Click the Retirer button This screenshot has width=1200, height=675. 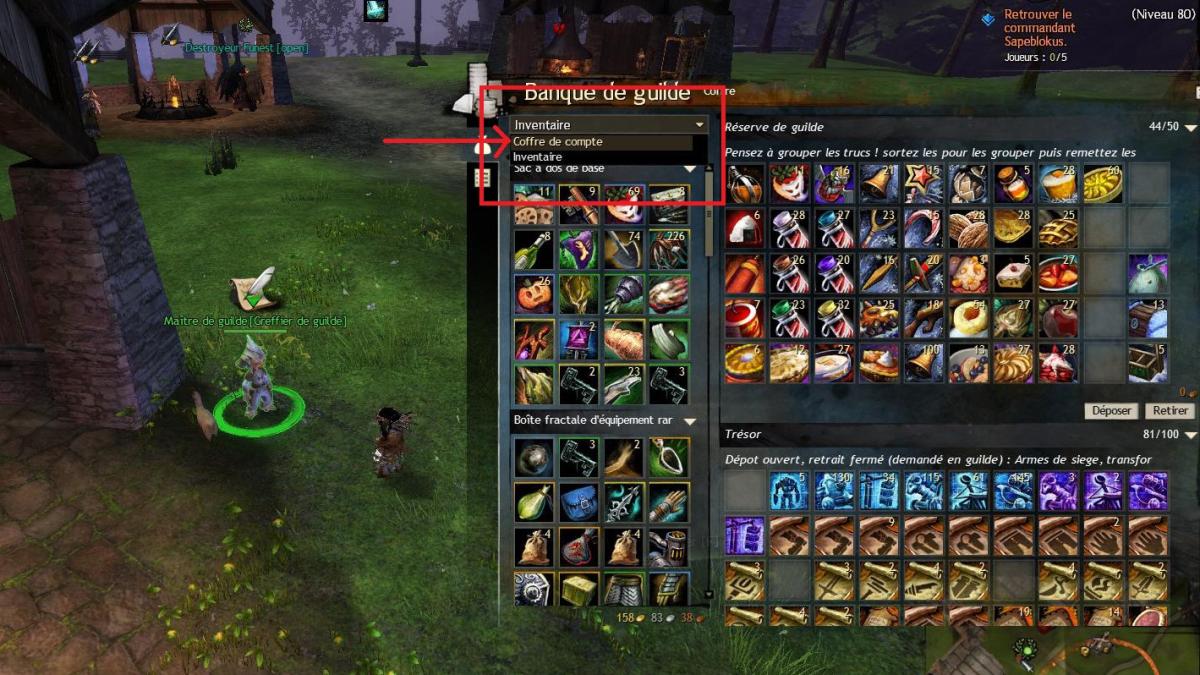pos(1170,411)
